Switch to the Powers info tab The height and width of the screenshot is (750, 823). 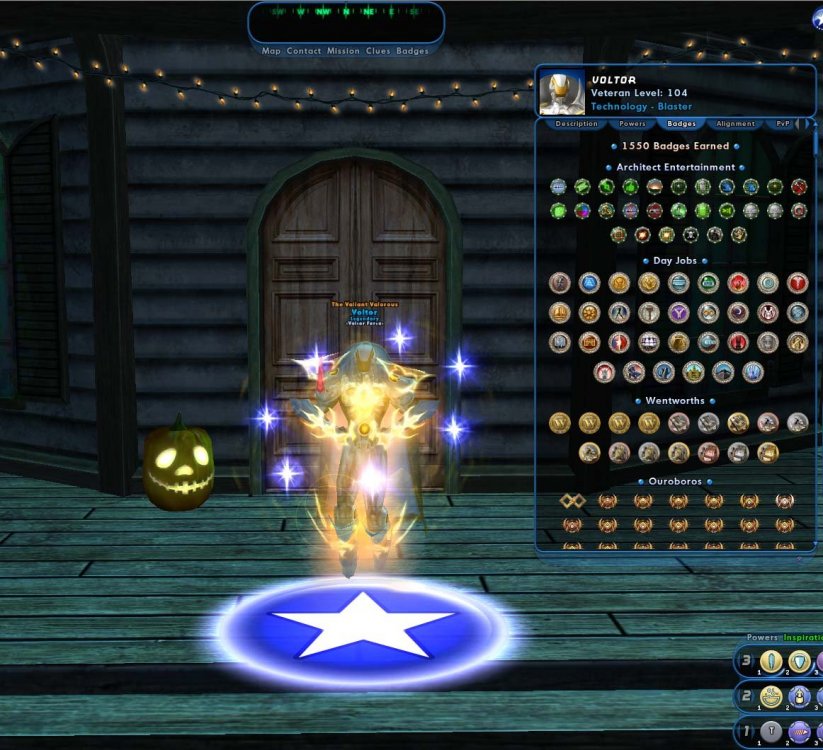[632, 124]
